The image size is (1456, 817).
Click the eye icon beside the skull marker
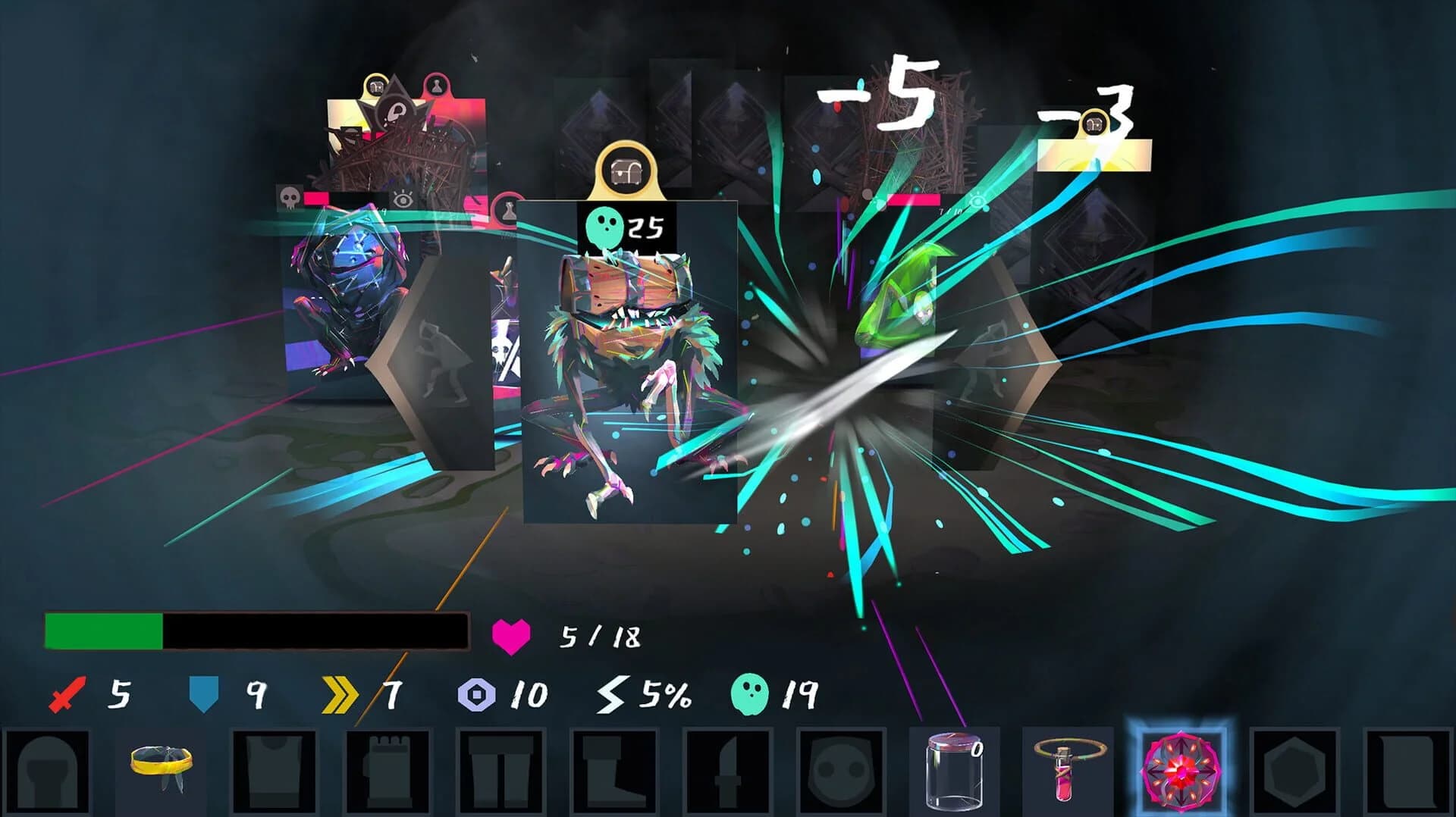403,199
